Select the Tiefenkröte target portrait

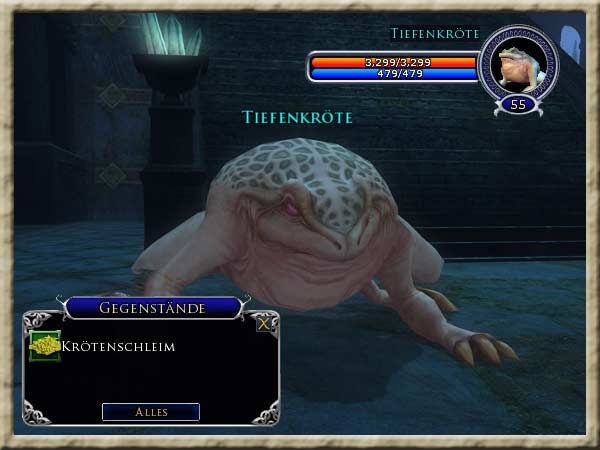tap(518, 63)
